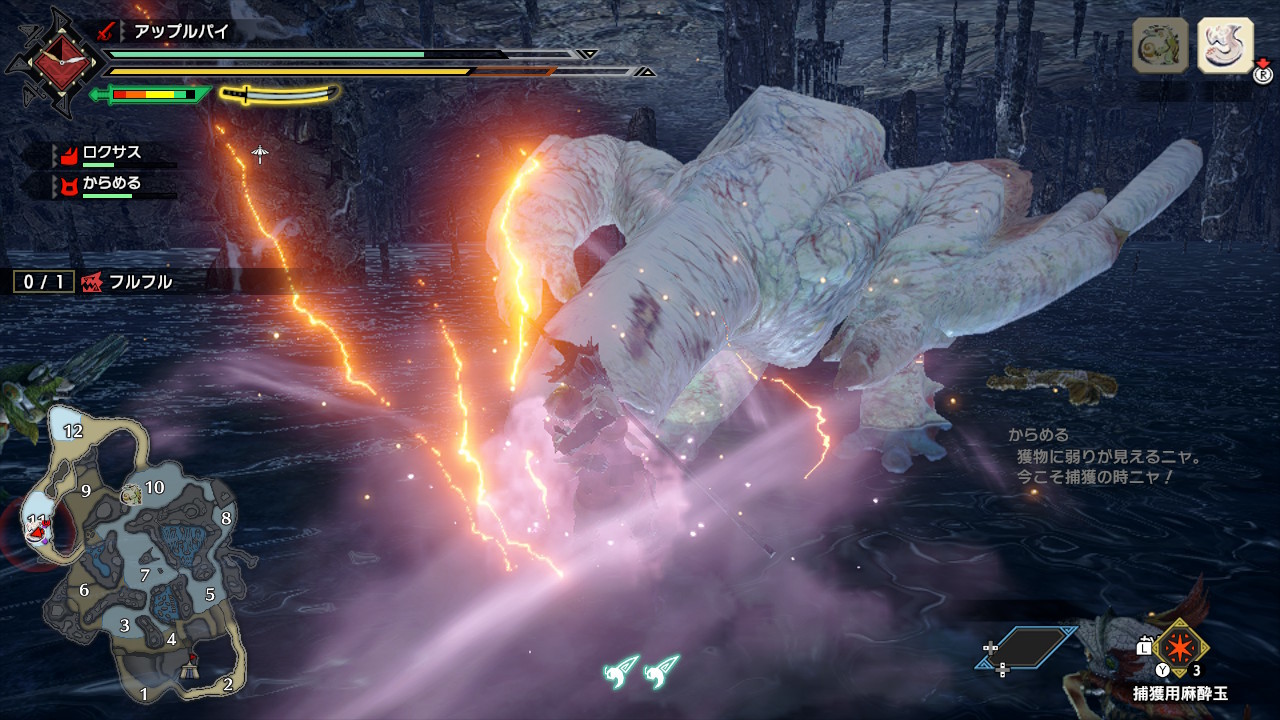Image resolution: width=1280 pixels, height=720 pixels.
Task: Click the monster marker near area 10
Action: (131, 494)
